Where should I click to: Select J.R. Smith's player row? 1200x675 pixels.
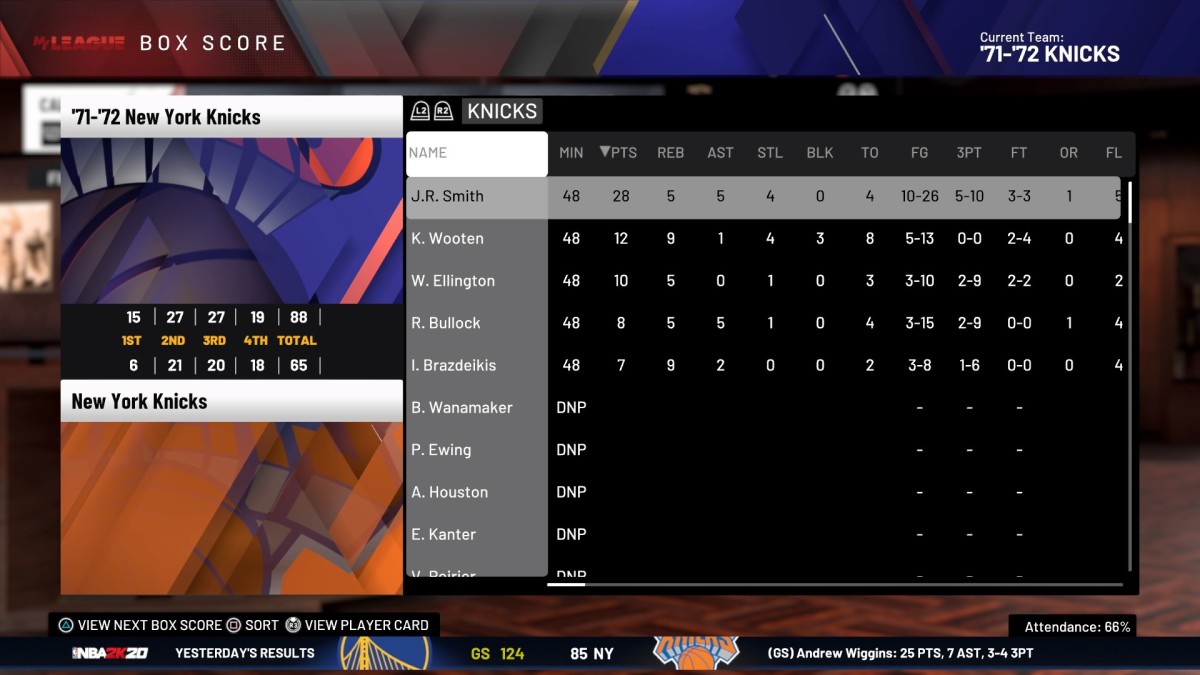pyautogui.click(x=447, y=196)
